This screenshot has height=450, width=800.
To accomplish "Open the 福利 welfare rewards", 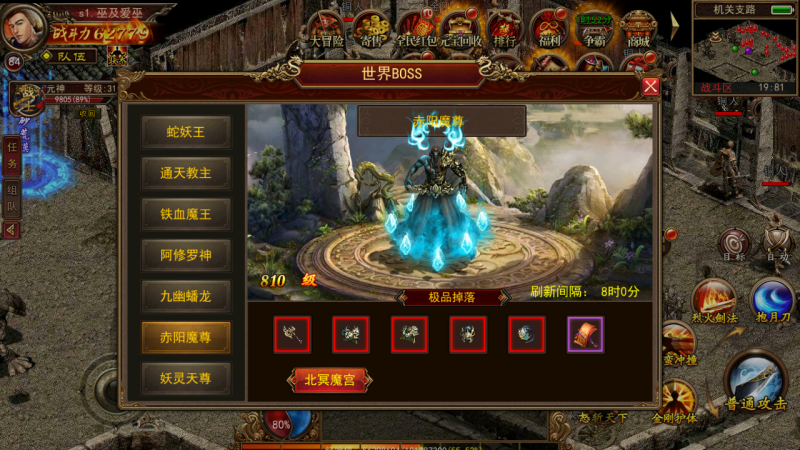I will click(x=551, y=29).
